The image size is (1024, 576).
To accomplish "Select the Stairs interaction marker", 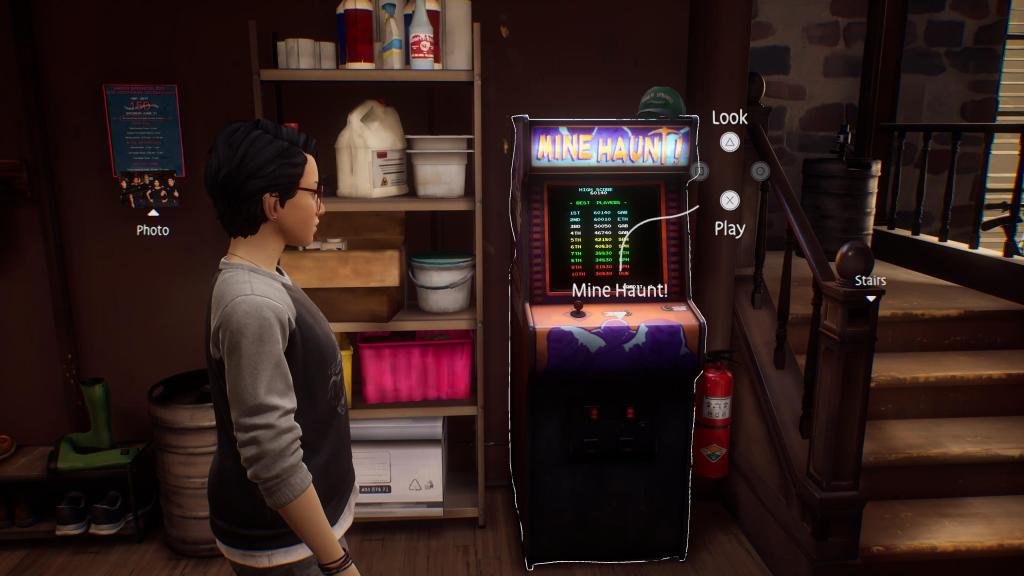I will coord(871,298).
